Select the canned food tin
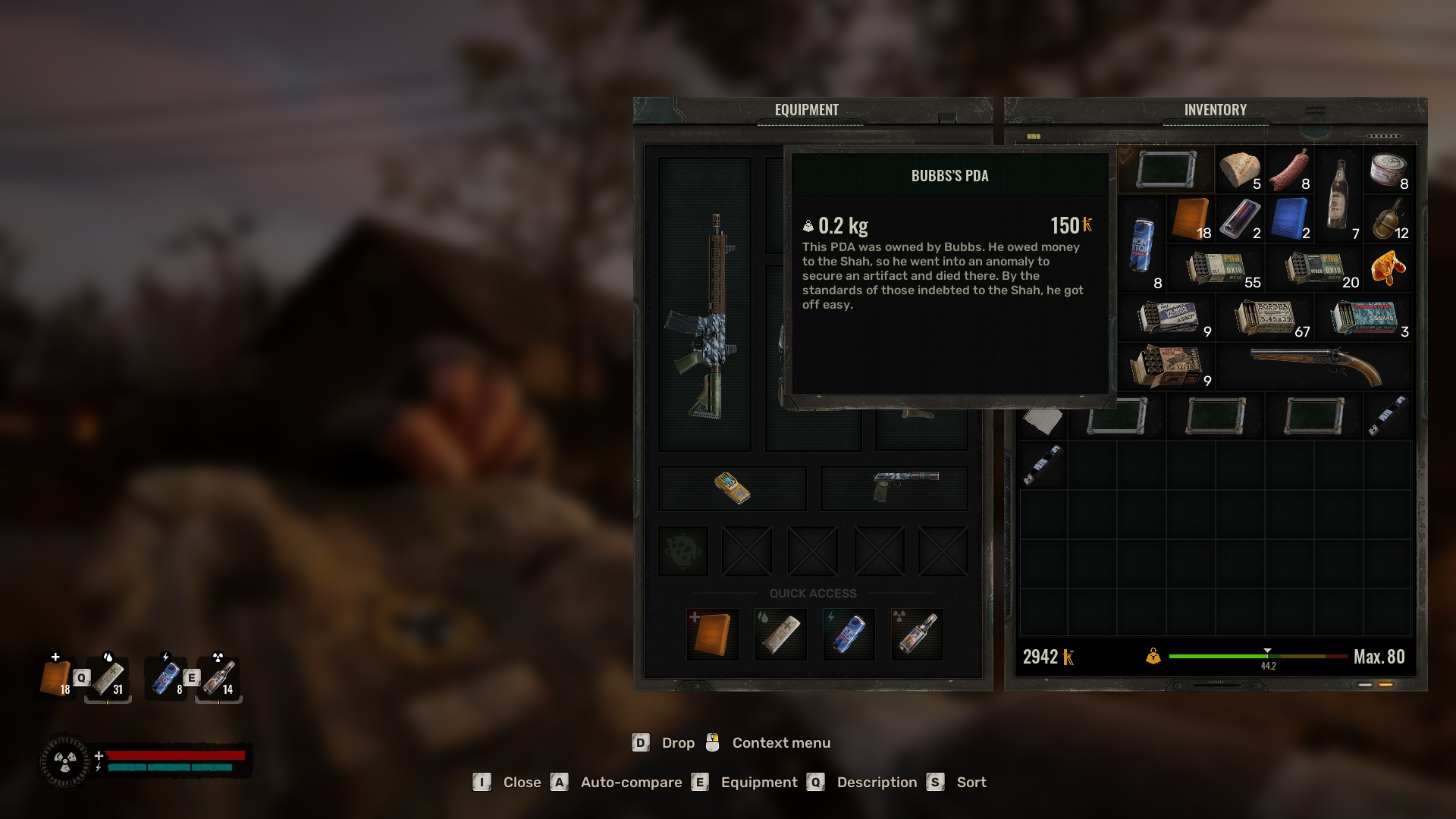This screenshot has width=1456, height=819. (x=1388, y=169)
